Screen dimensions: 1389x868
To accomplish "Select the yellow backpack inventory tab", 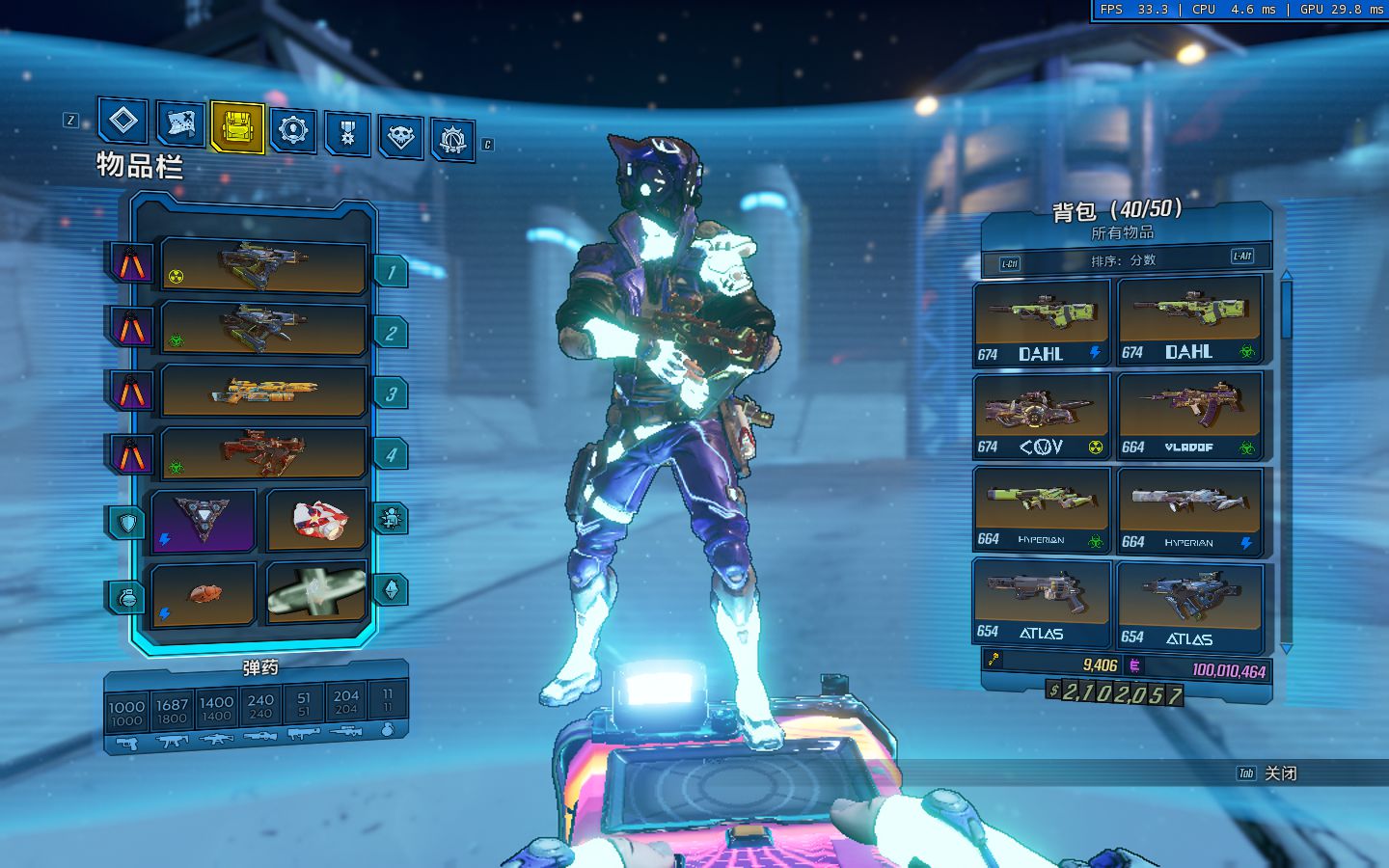I will click(x=237, y=126).
